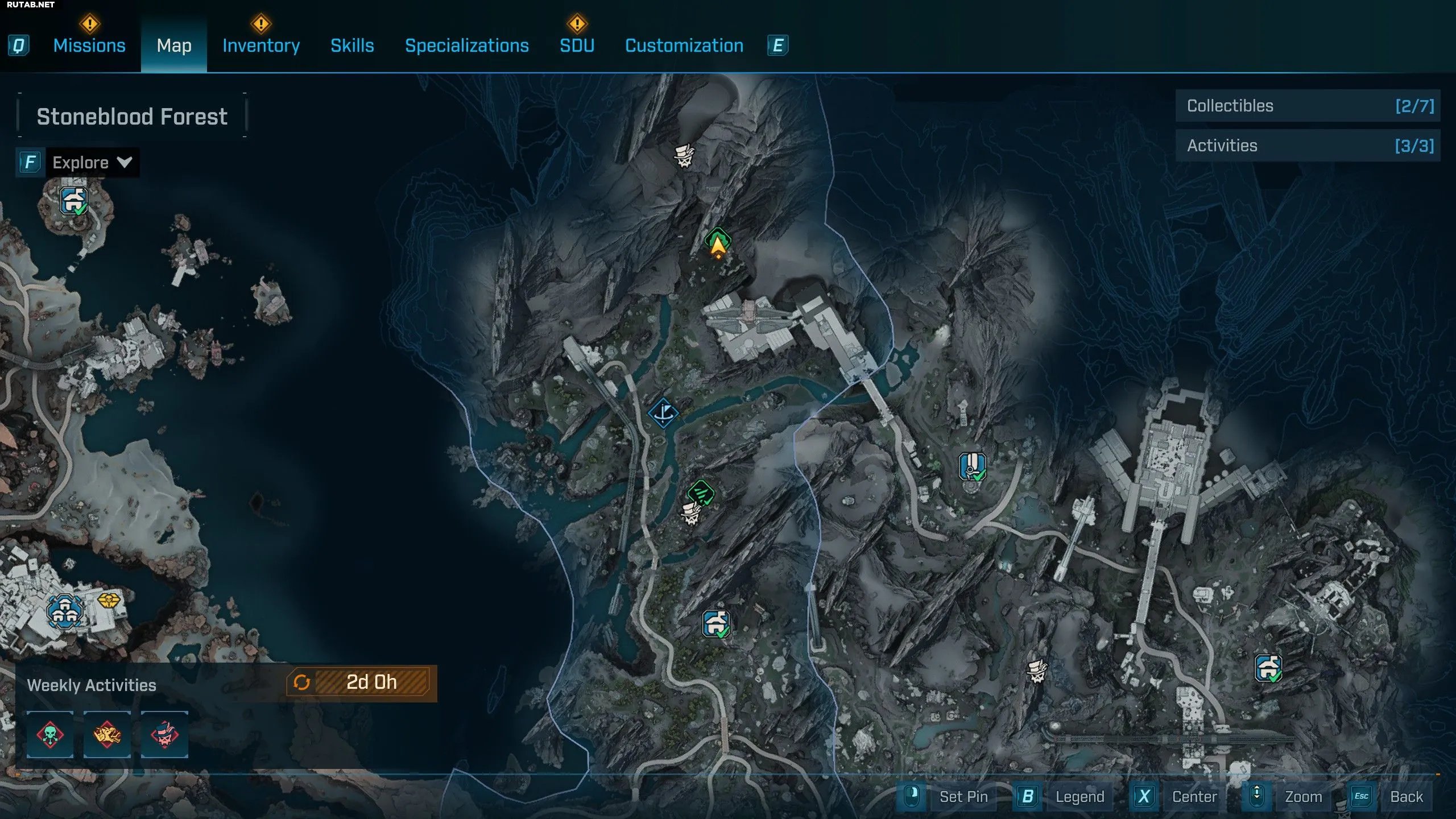This screenshot has height=819, width=1456.
Task: Show the Activities list
Action: (x=1307, y=146)
